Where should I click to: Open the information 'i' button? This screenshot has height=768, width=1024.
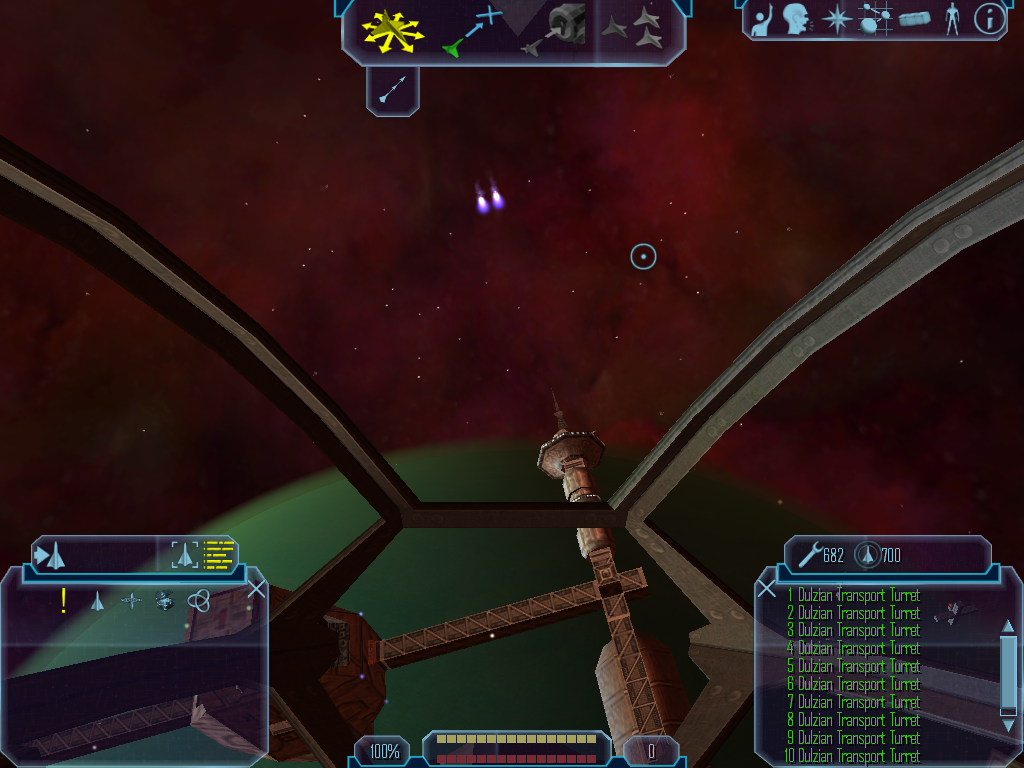(x=989, y=19)
